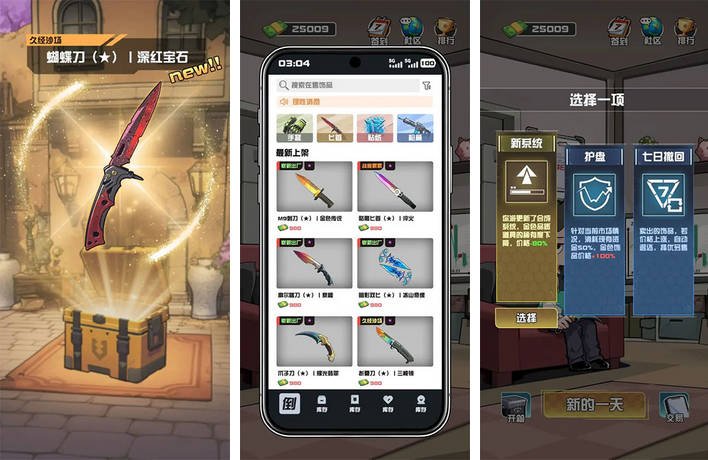
Task: Select the gloves (手套) category
Action: pos(295,127)
